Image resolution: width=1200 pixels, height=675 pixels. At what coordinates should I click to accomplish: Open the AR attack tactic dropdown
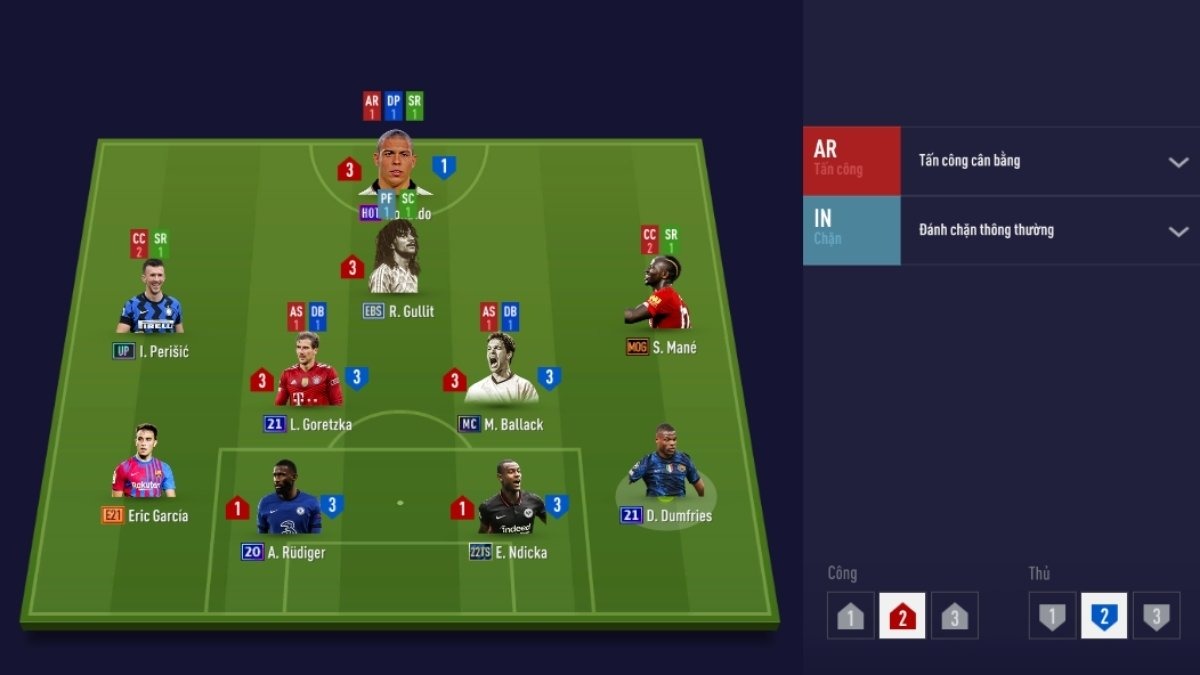(x=1178, y=161)
